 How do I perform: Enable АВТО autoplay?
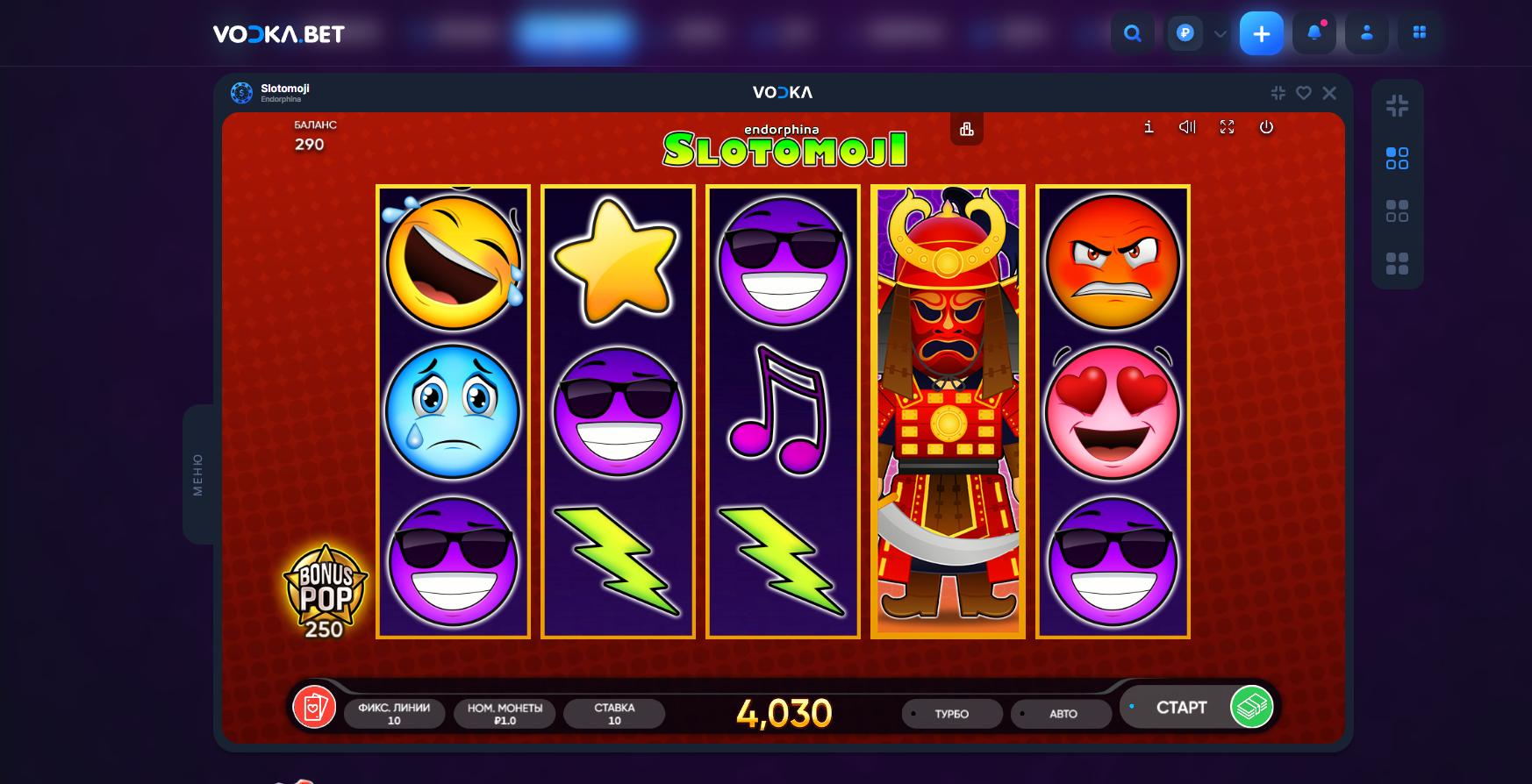click(x=1062, y=714)
